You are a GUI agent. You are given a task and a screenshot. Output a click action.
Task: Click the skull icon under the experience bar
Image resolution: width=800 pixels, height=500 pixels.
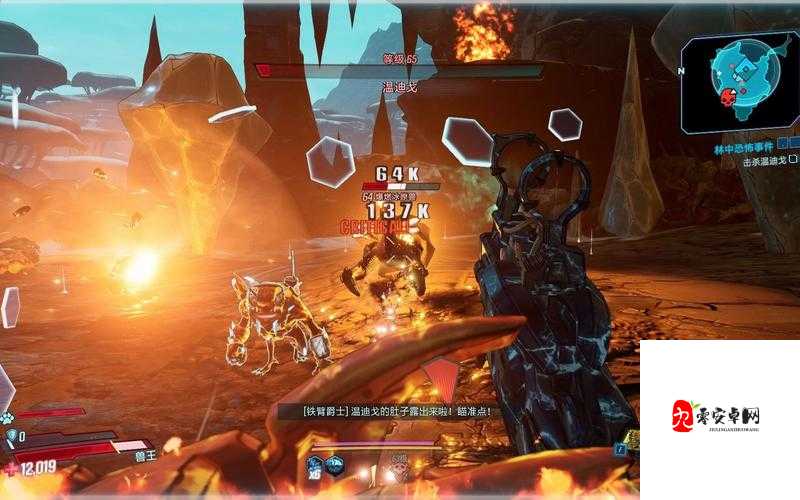[400, 468]
